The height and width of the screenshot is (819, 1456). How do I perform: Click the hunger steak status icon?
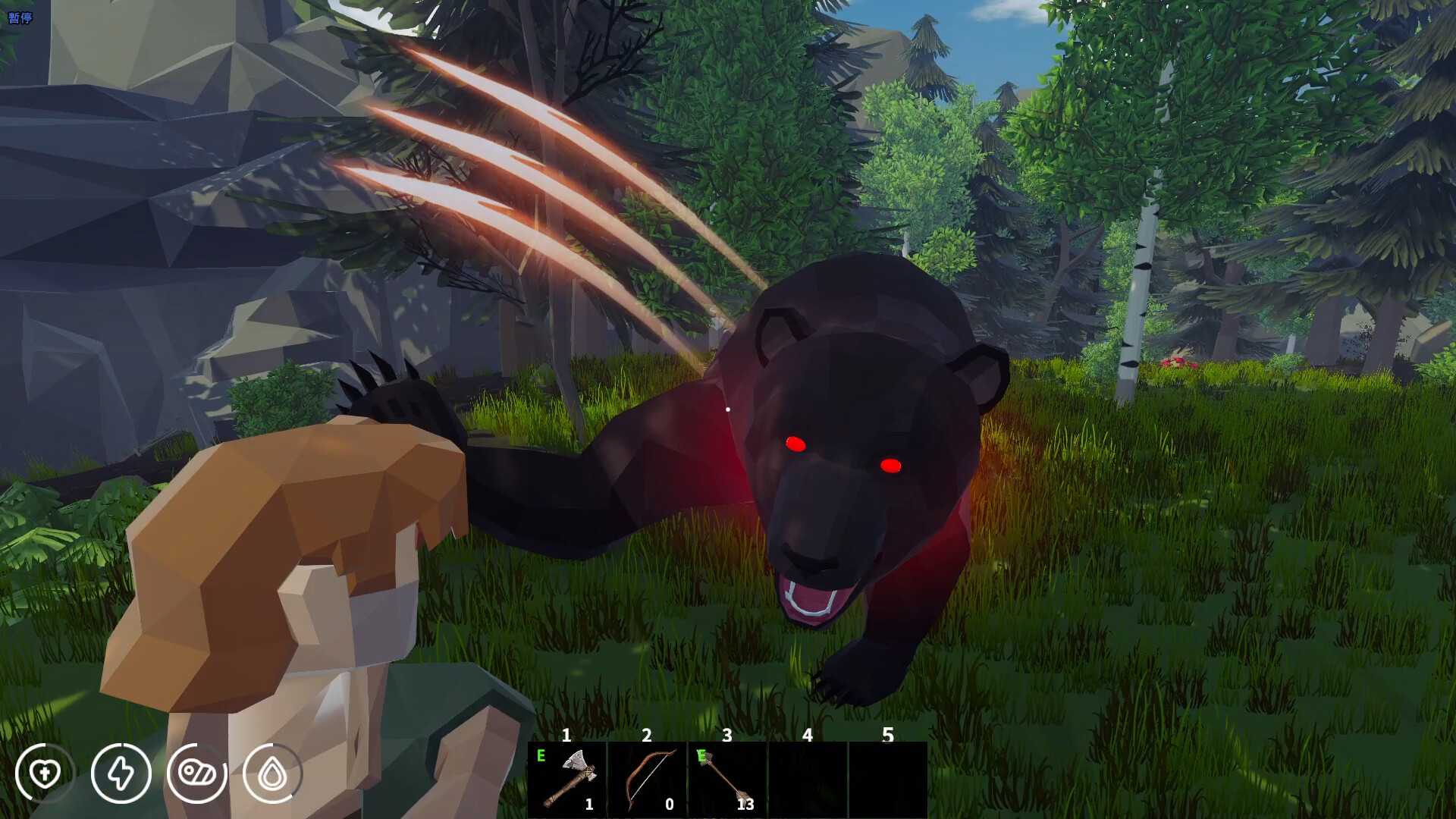pos(198,773)
